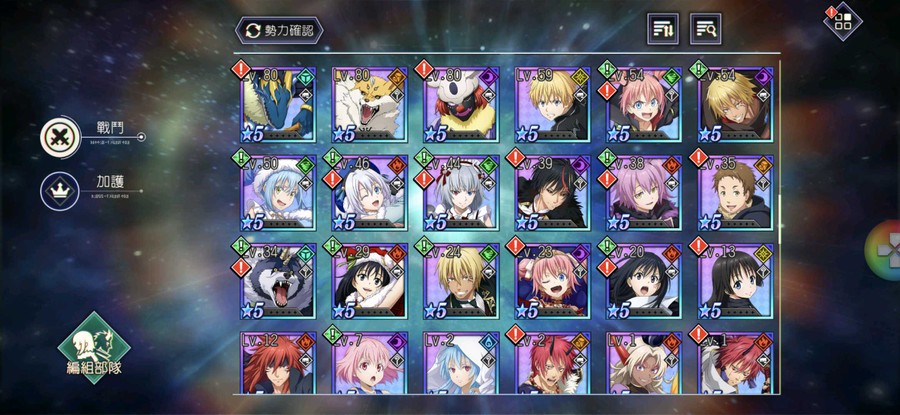This screenshot has width=900, height=415.
Task: Open 編組部隊 team formation
Action: click(x=94, y=357)
